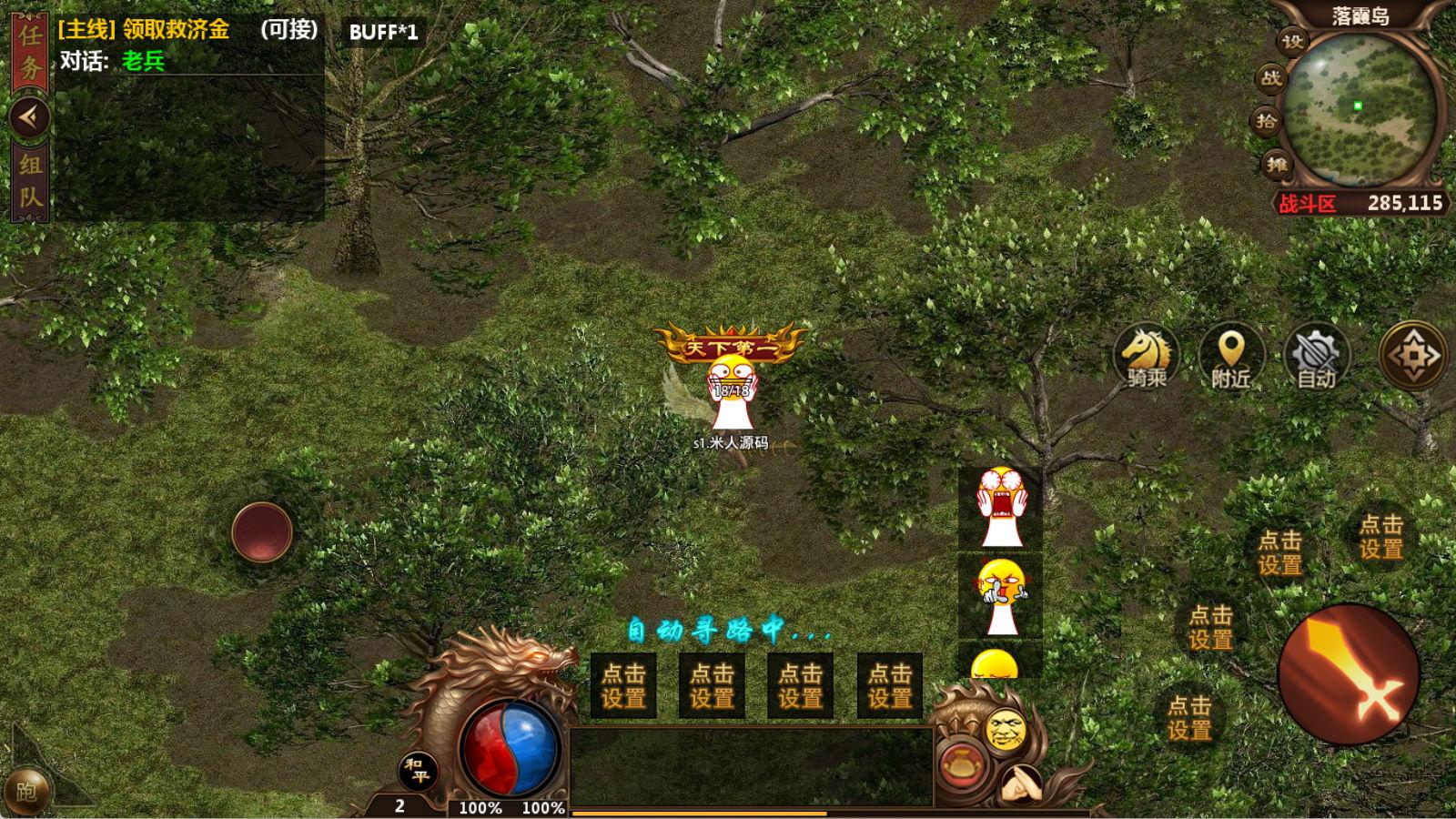Show the 附近 nearby list
This screenshot has width=1456, height=819.
coord(1230,355)
